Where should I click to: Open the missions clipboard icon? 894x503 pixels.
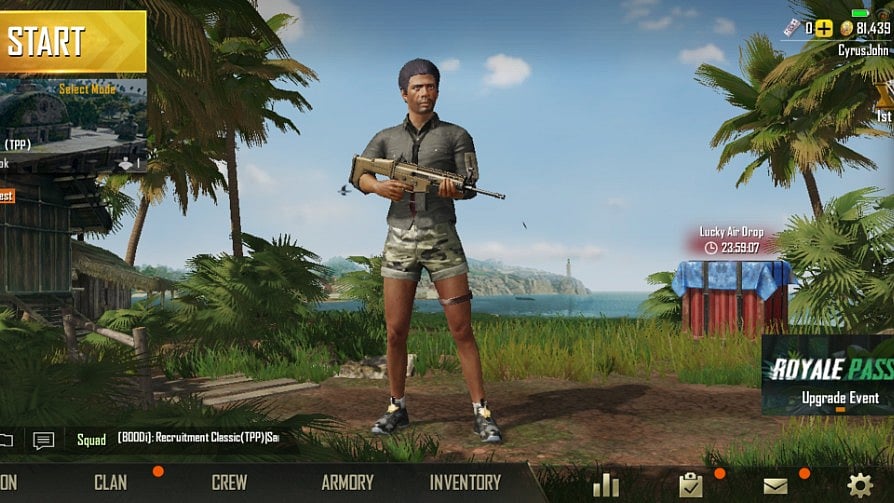click(x=690, y=485)
